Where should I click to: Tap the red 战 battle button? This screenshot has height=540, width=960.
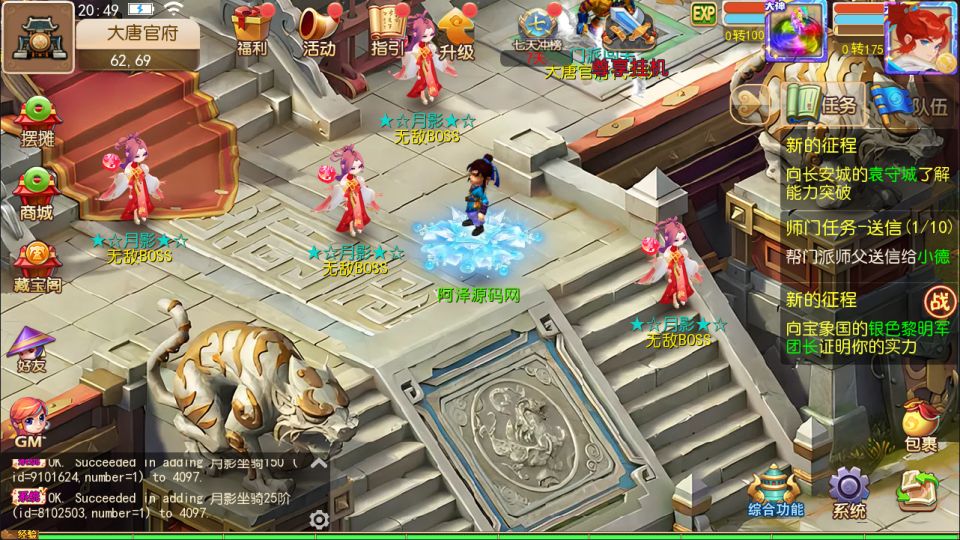tap(939, 300)
